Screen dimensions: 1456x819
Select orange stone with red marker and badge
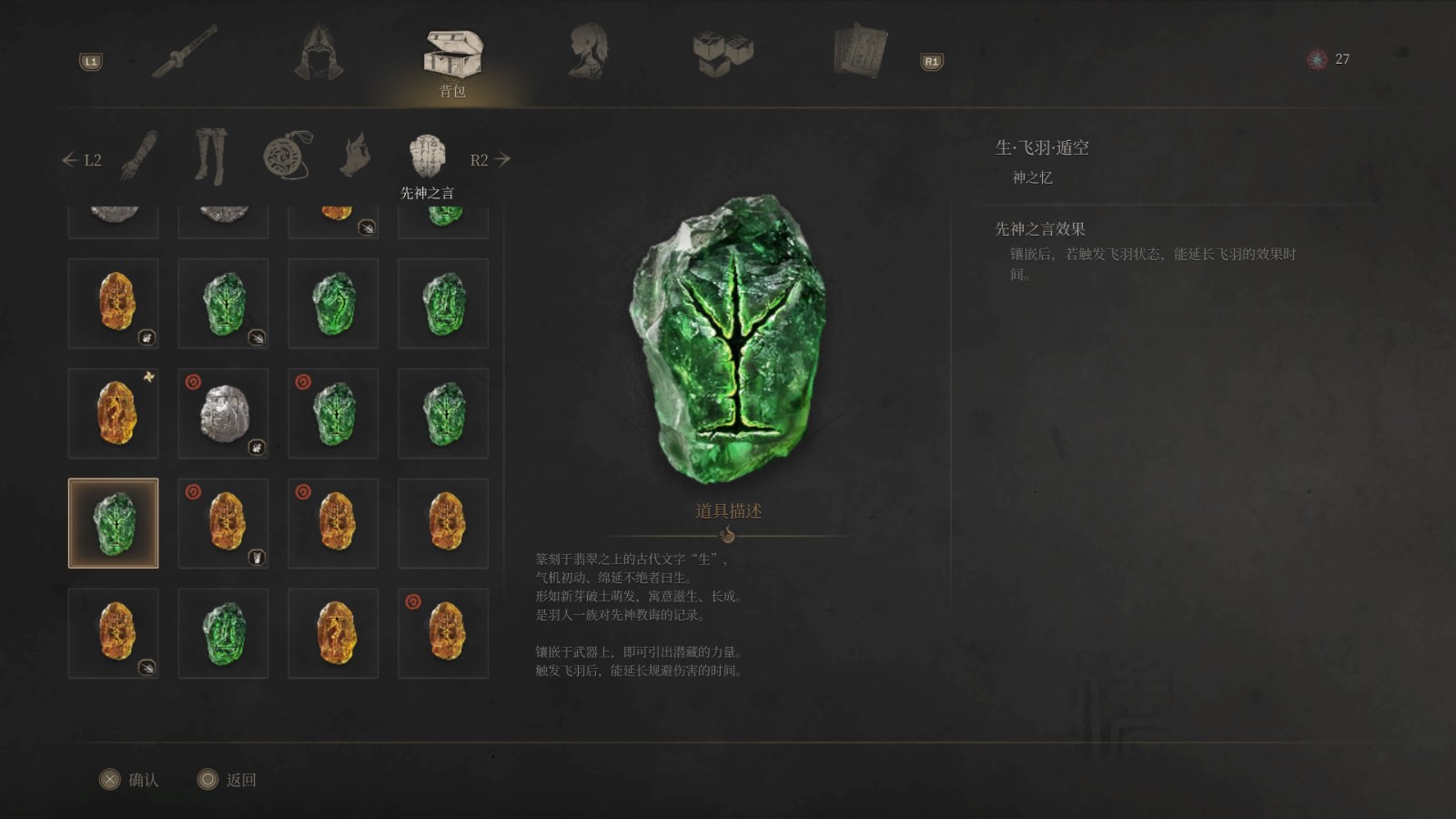[x=224, y=523]
